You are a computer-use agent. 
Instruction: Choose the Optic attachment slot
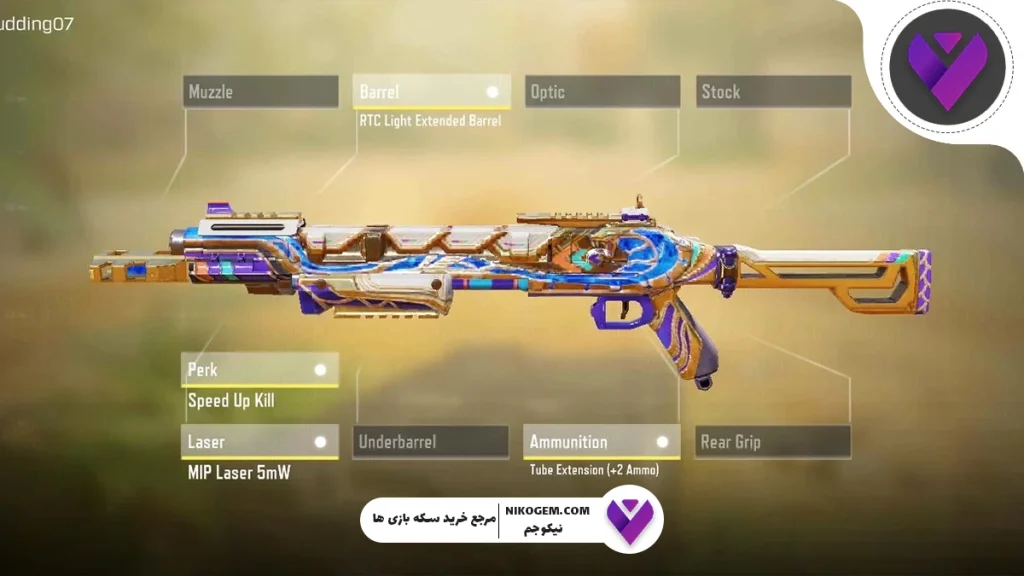(x=602, y=92)
